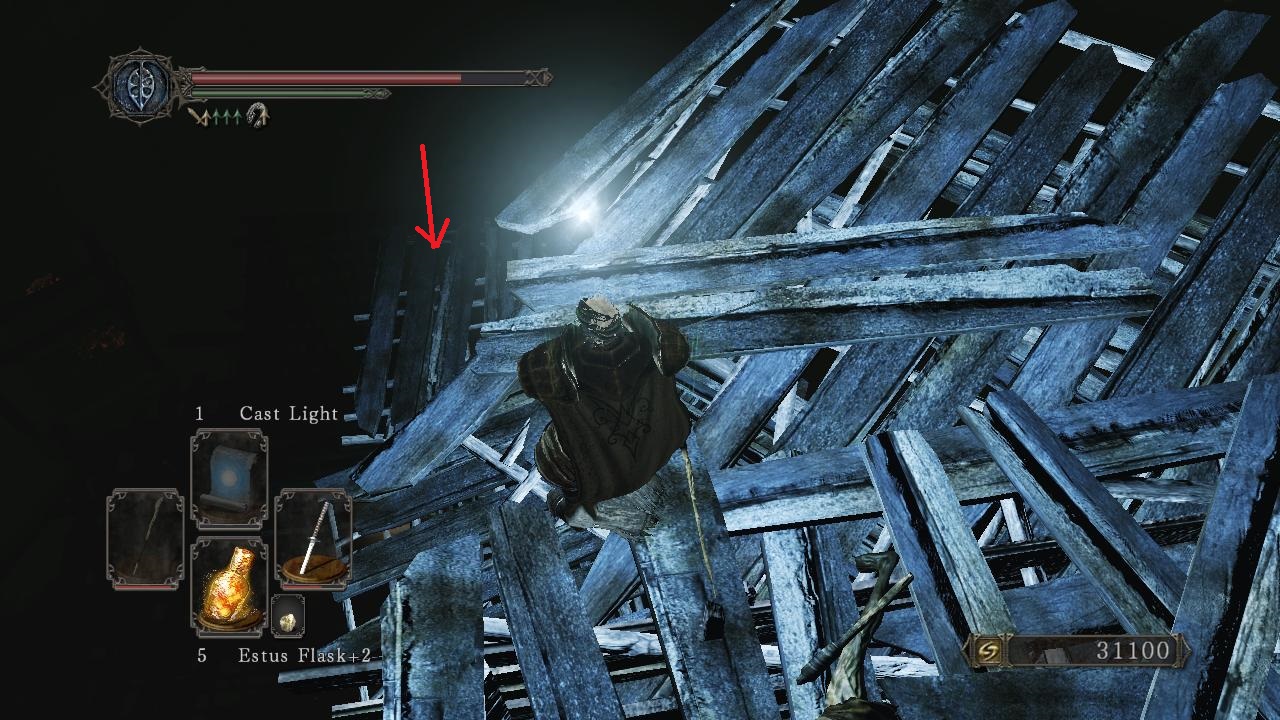Click the third green arrow buff icon
The width and height of the screenshot is (1280, 720).
[237, 115]
